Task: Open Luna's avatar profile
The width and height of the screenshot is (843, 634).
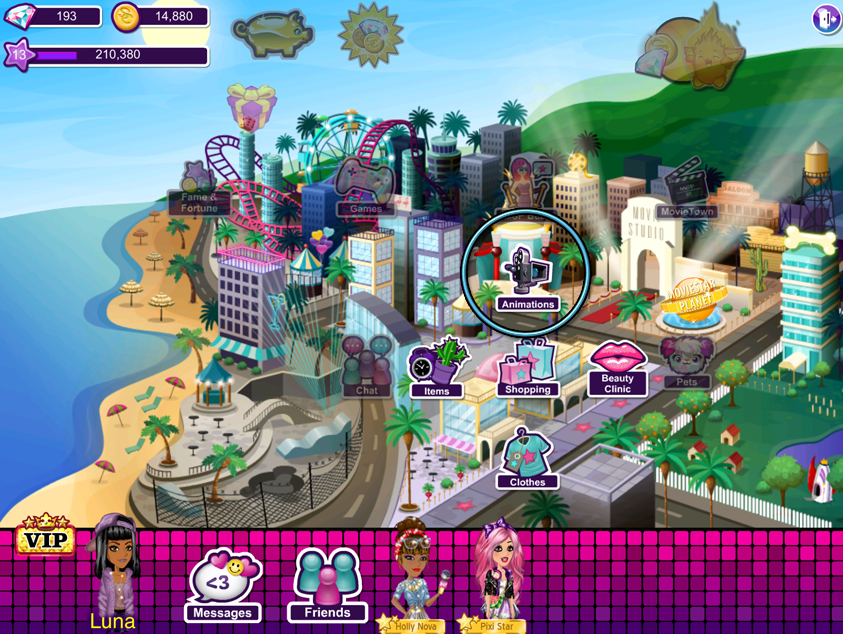Action: 114,570
